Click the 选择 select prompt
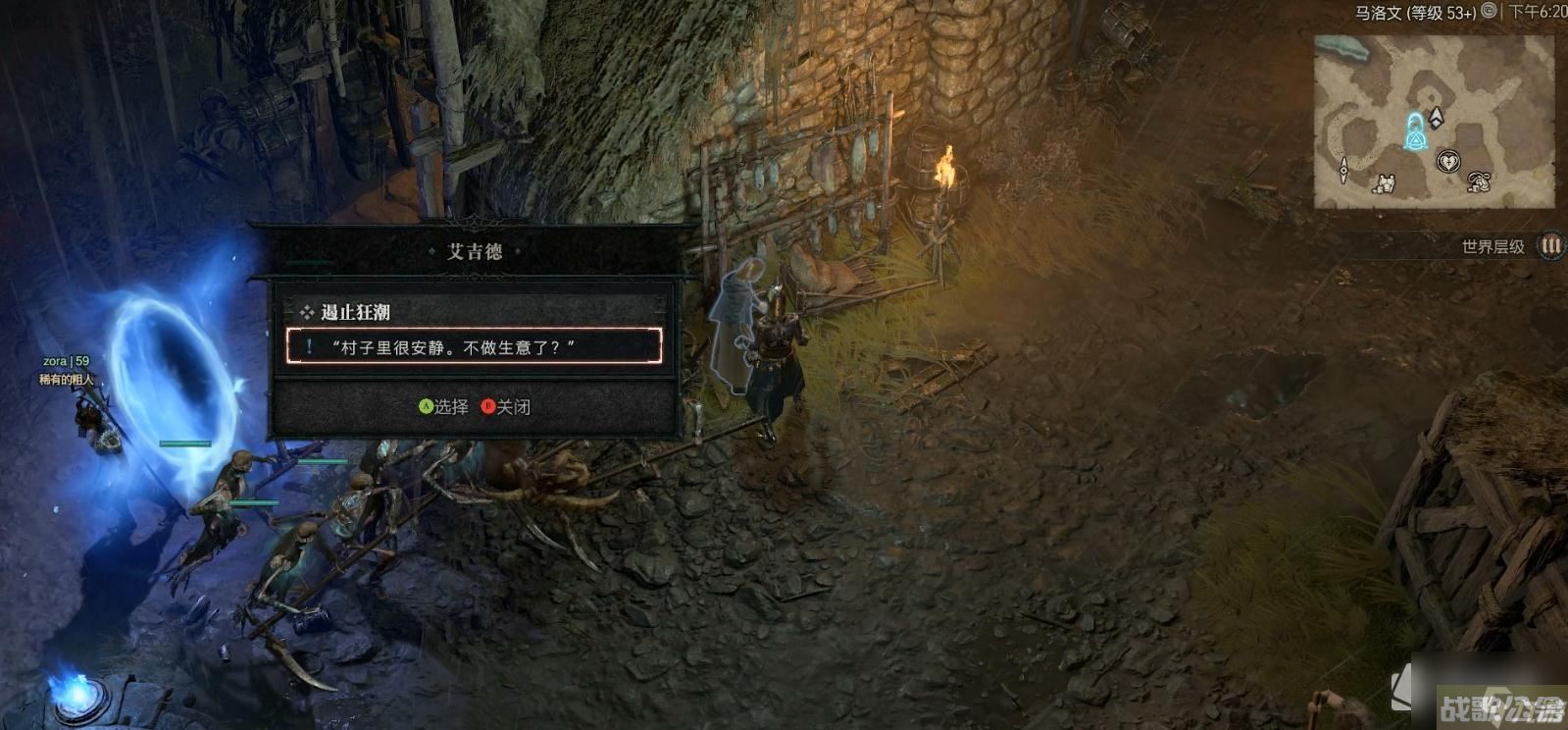Viewport: 1568px width, 730px height. 453,405
